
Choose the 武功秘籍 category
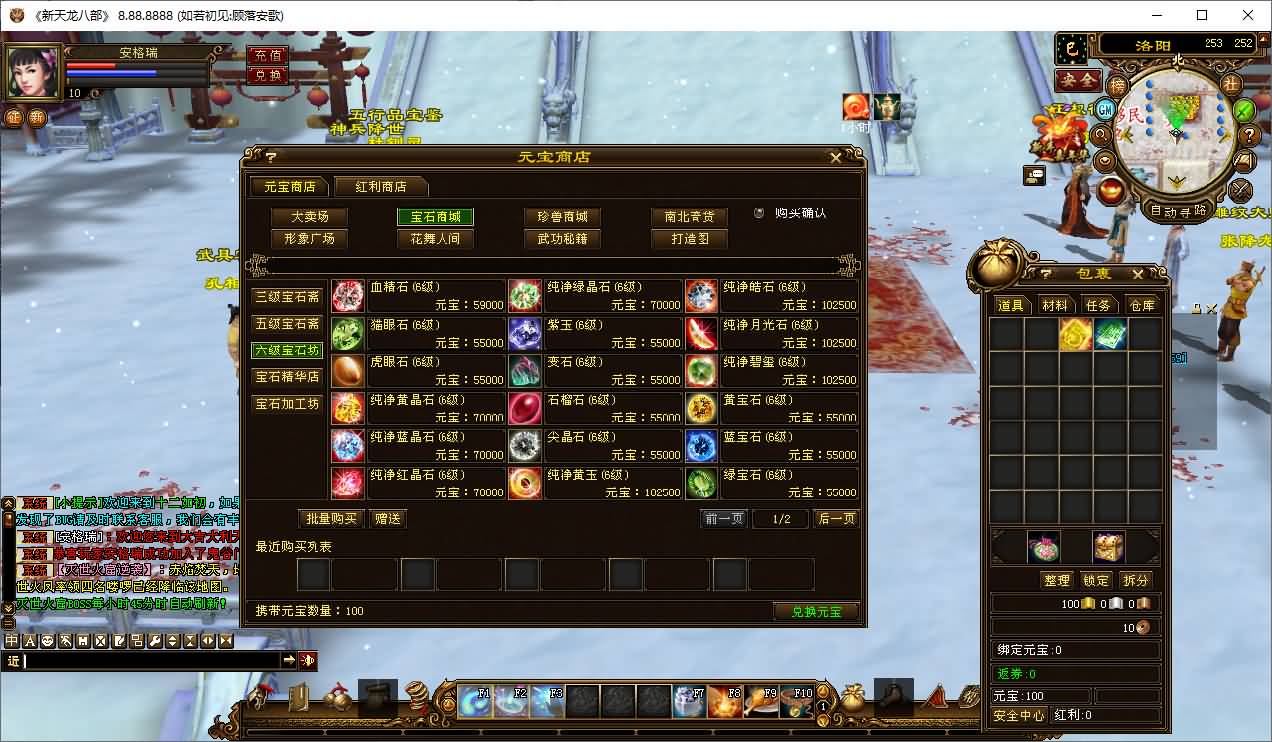pos(562,239)
